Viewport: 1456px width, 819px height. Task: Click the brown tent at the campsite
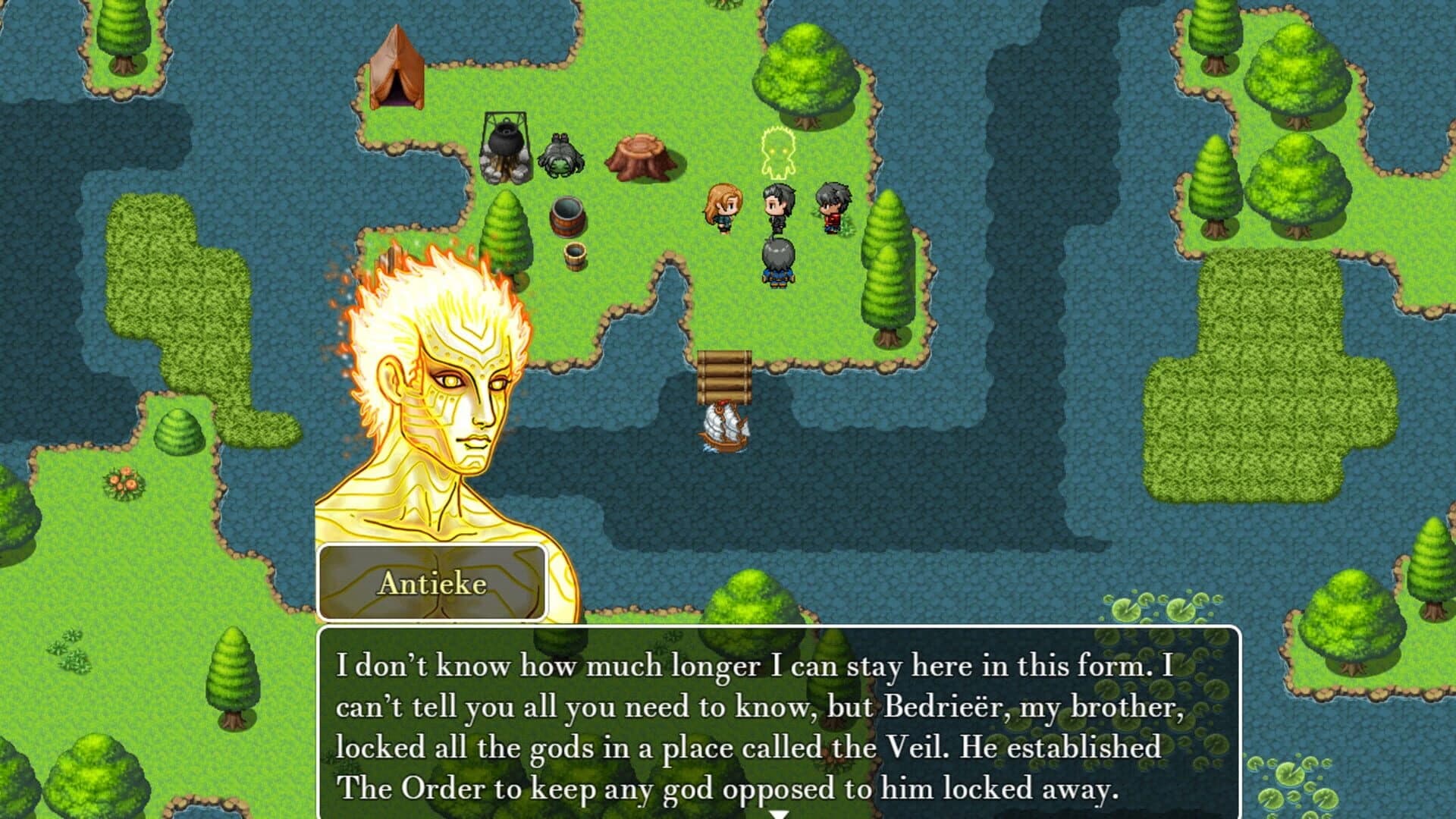(397, 68)
